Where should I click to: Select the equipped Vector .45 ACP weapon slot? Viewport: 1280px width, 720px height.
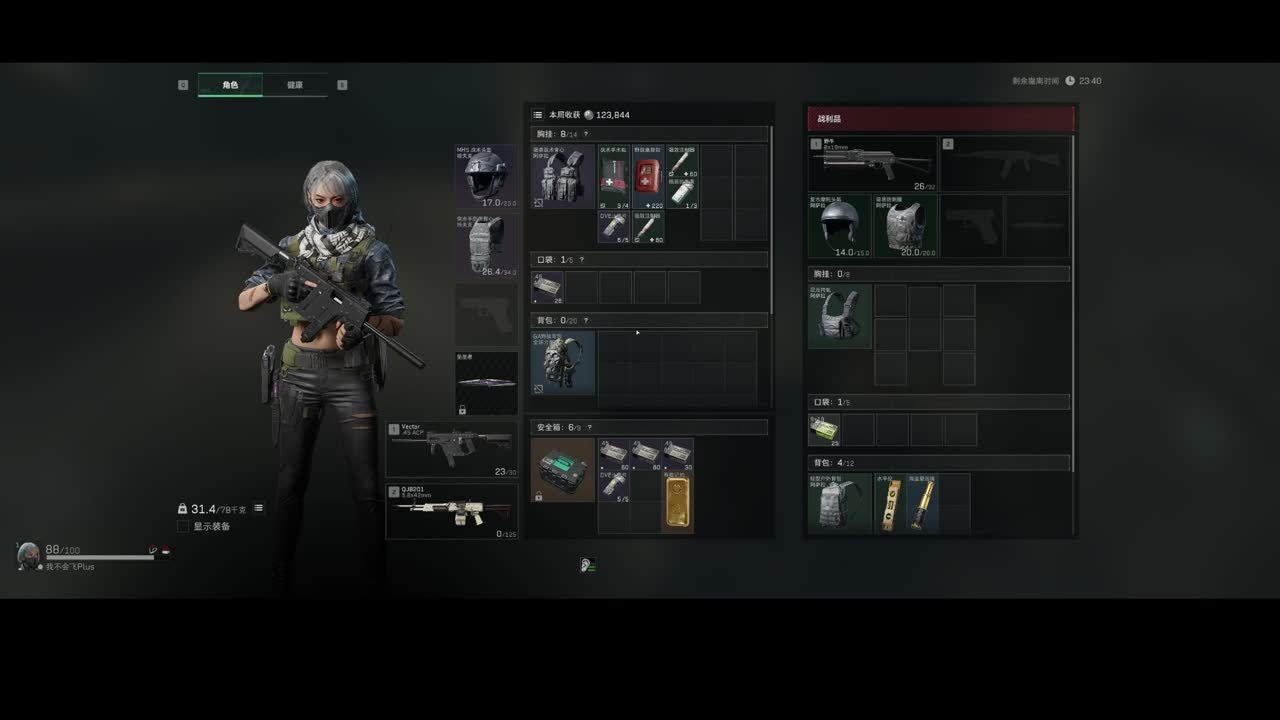[452, 450]
